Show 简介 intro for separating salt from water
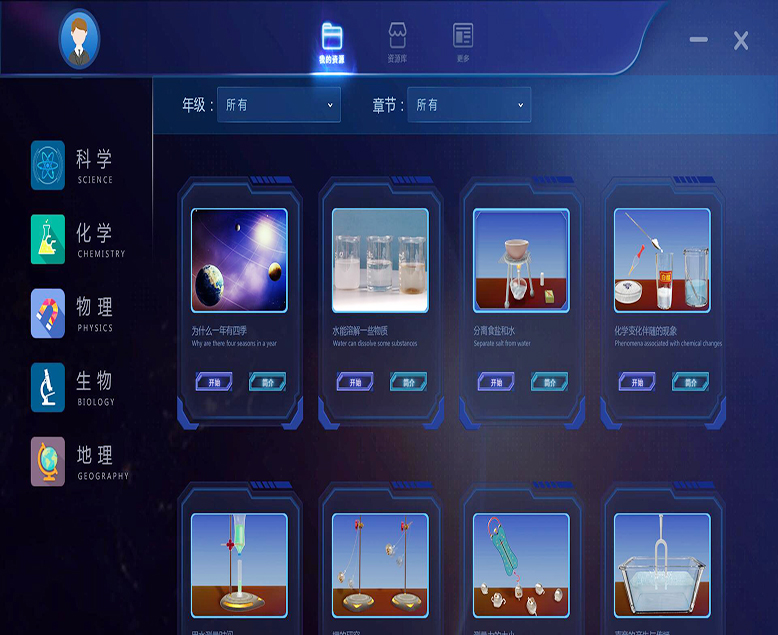Screen dimensions: 778x635 [x=549, y=382]
